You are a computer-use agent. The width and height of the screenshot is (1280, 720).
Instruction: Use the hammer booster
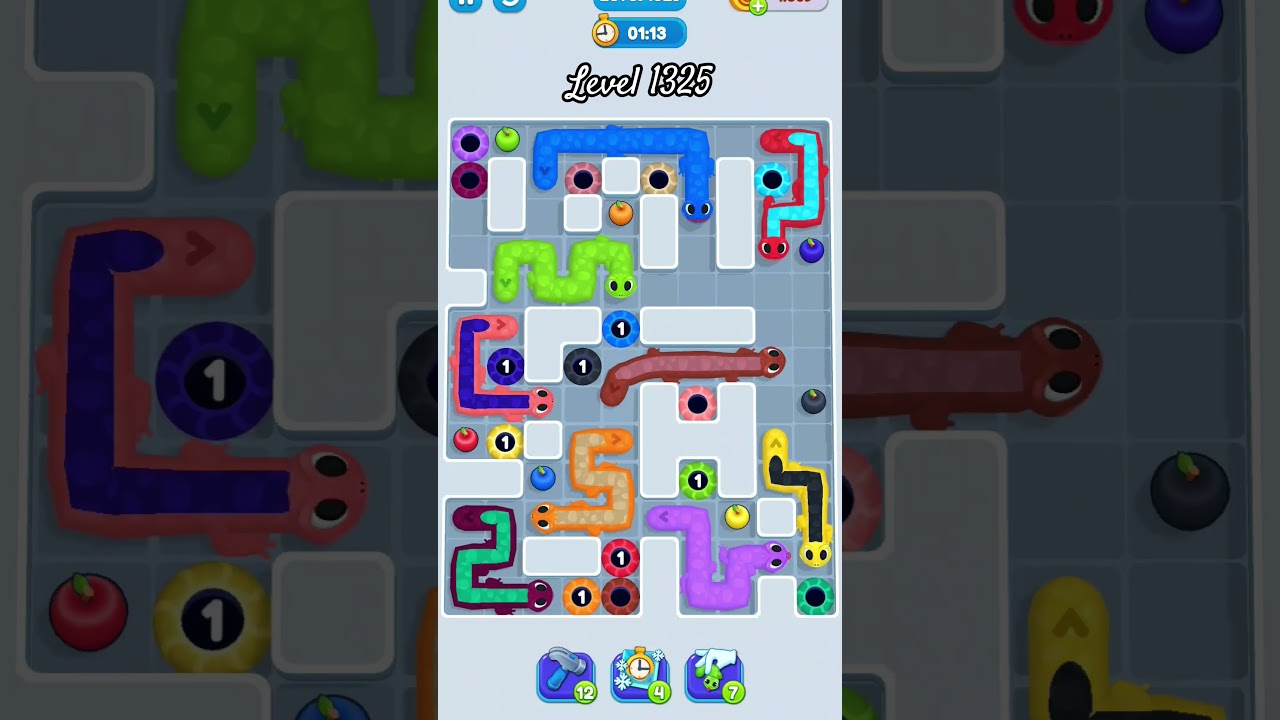tap(565, 675)
